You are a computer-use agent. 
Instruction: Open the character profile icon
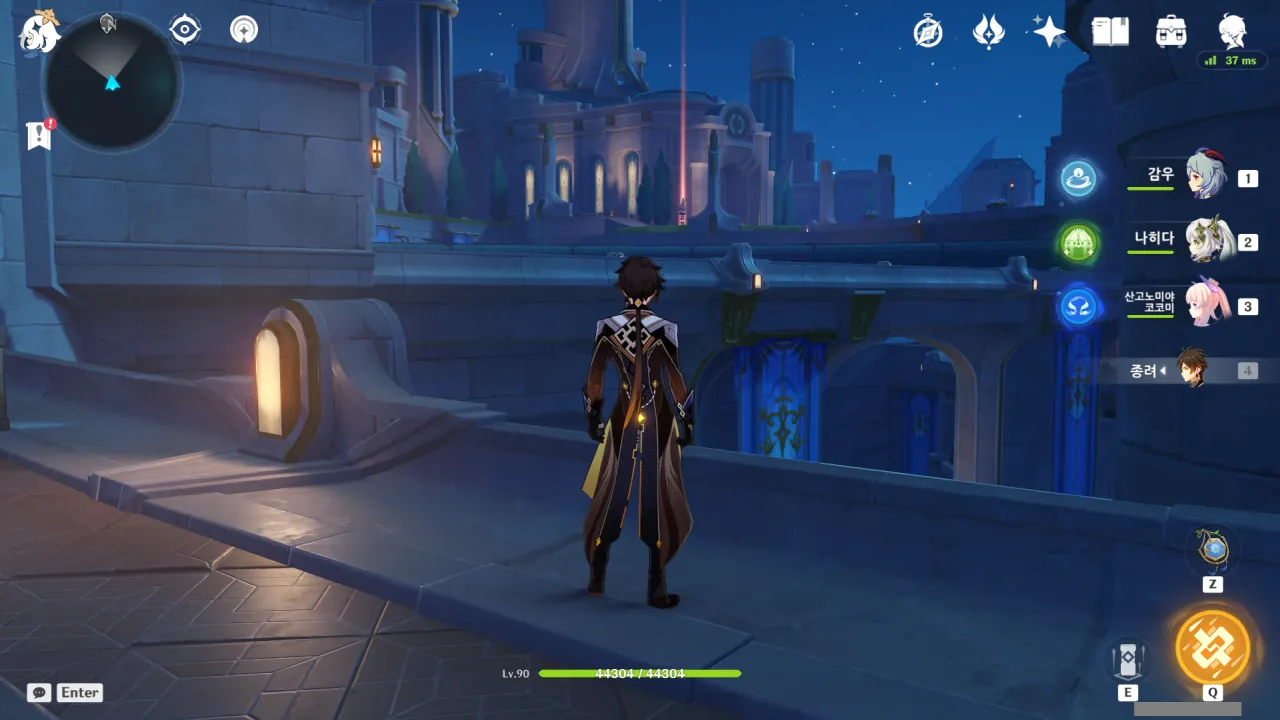[1232, 32]
